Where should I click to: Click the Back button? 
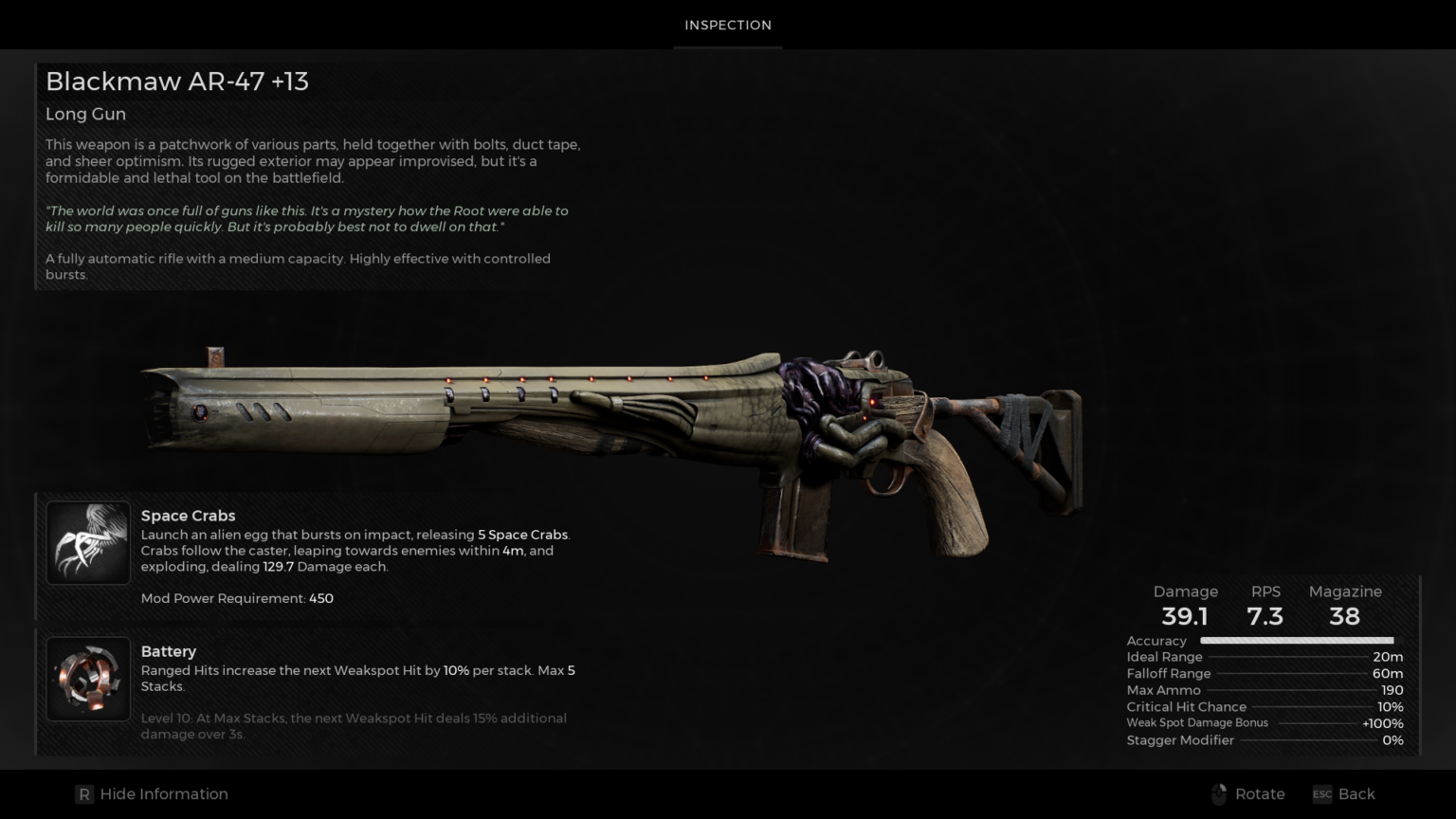(1357, 793)
